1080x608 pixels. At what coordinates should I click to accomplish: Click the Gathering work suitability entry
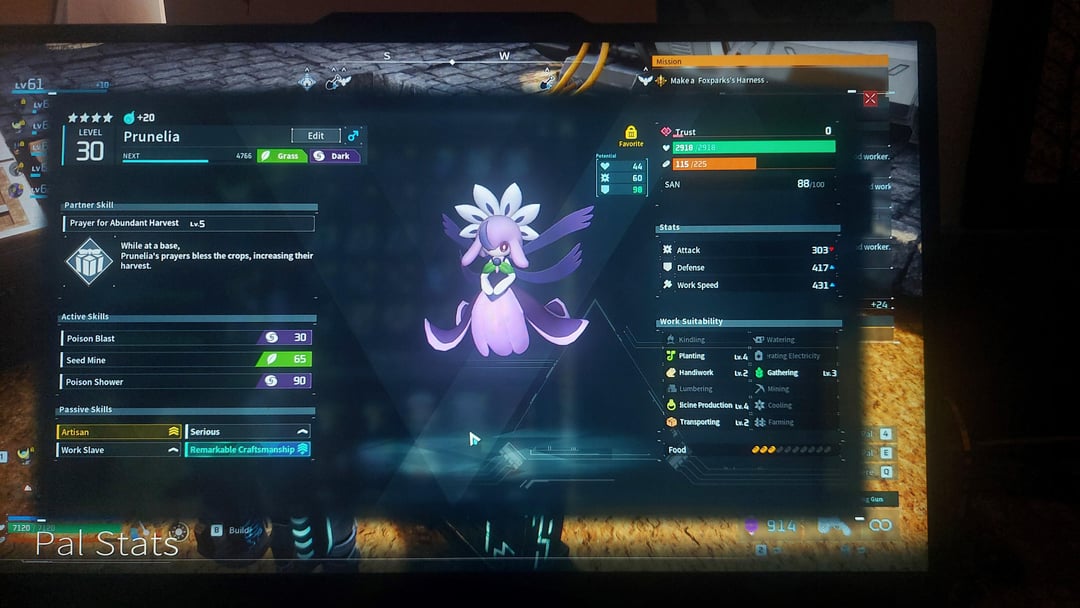click(795, 373)
